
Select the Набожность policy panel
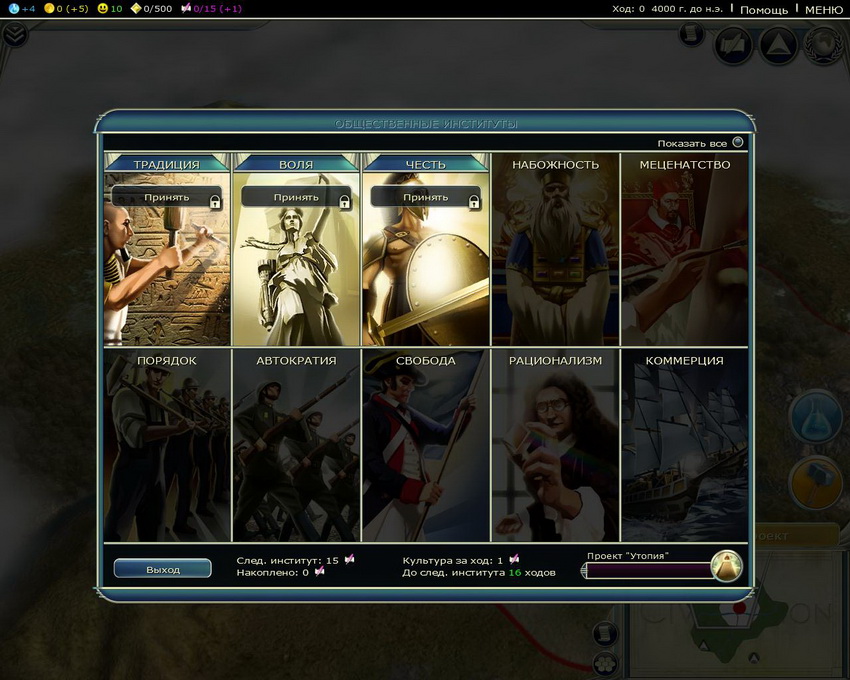pos(555,250)
